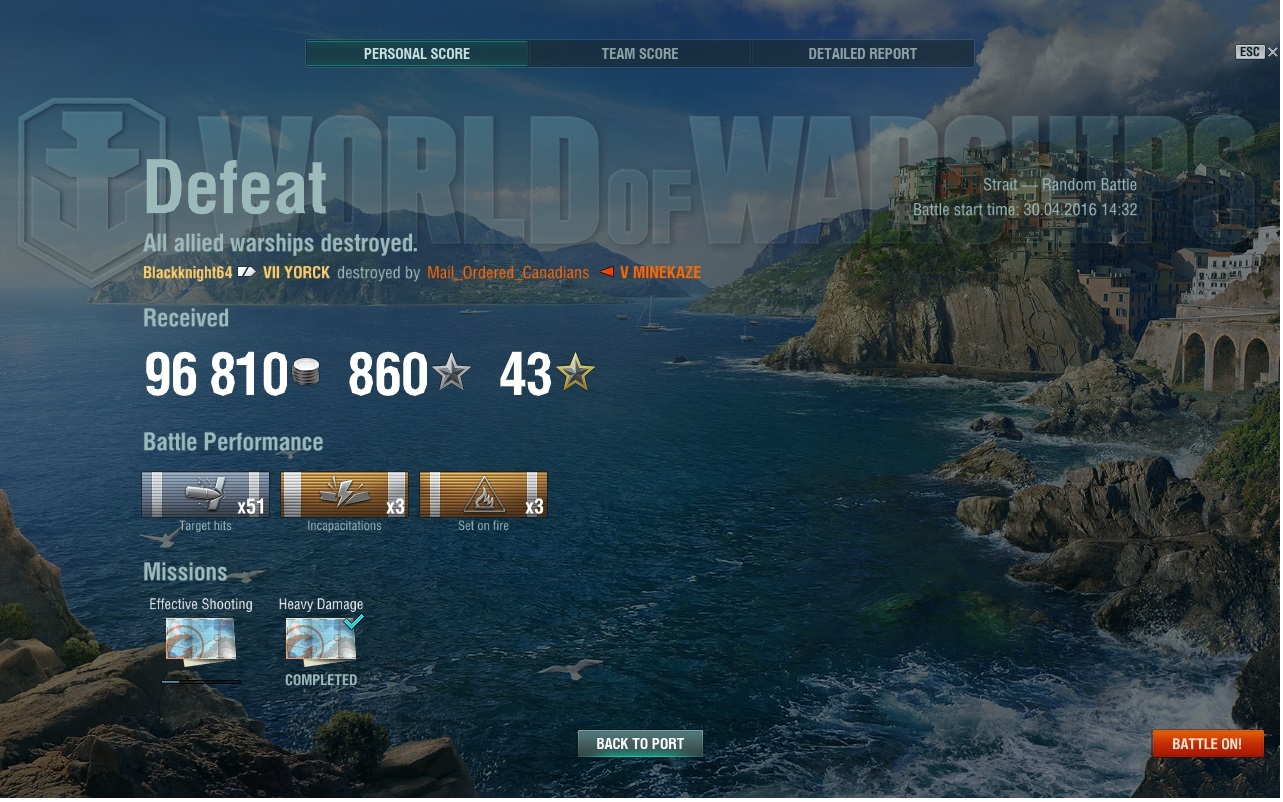Screen dimensions: 1283x802
Task: Go Back to Port
Action: (x=640, y=744)
